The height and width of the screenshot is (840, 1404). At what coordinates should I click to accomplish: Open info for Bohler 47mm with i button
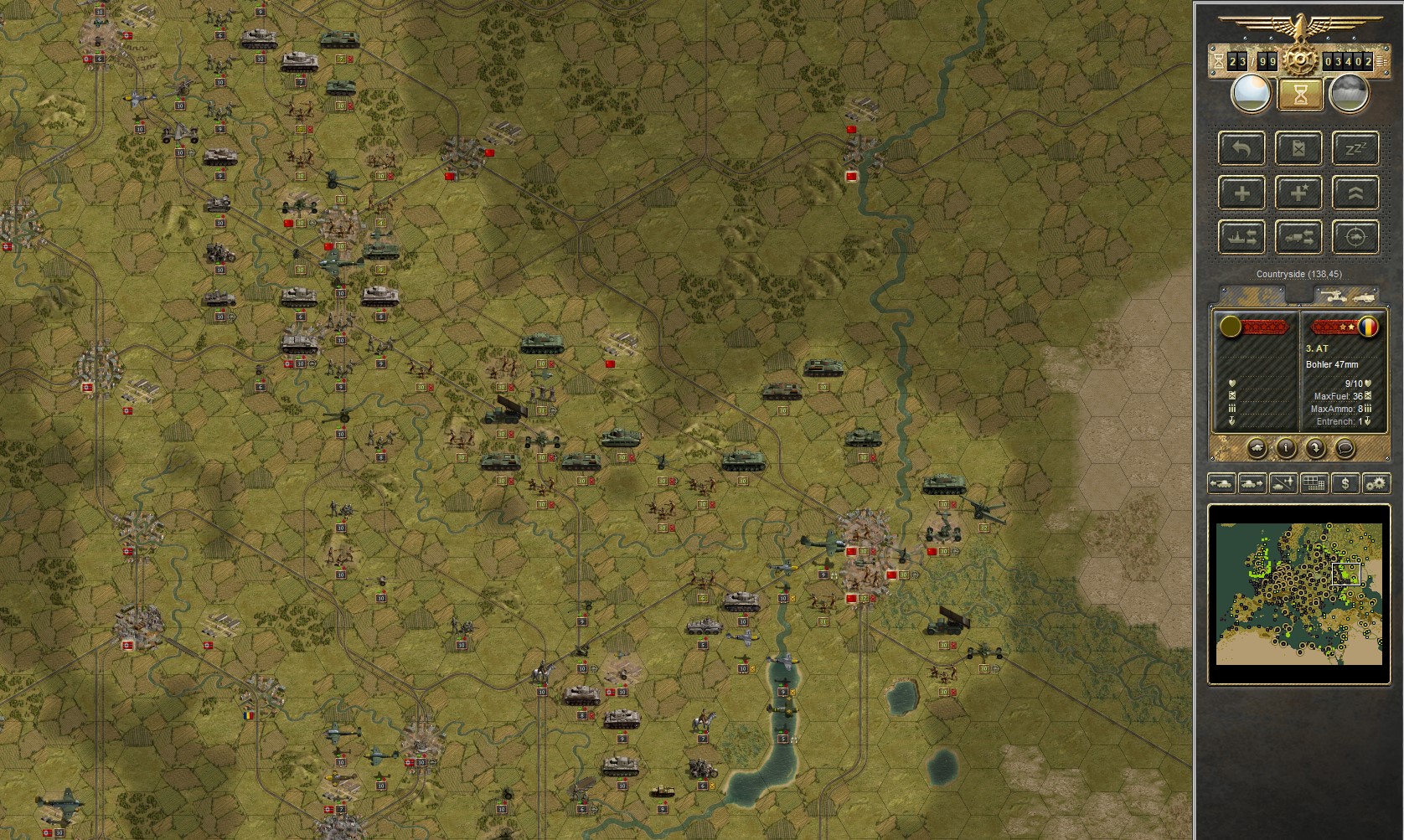pos(1285,448)
